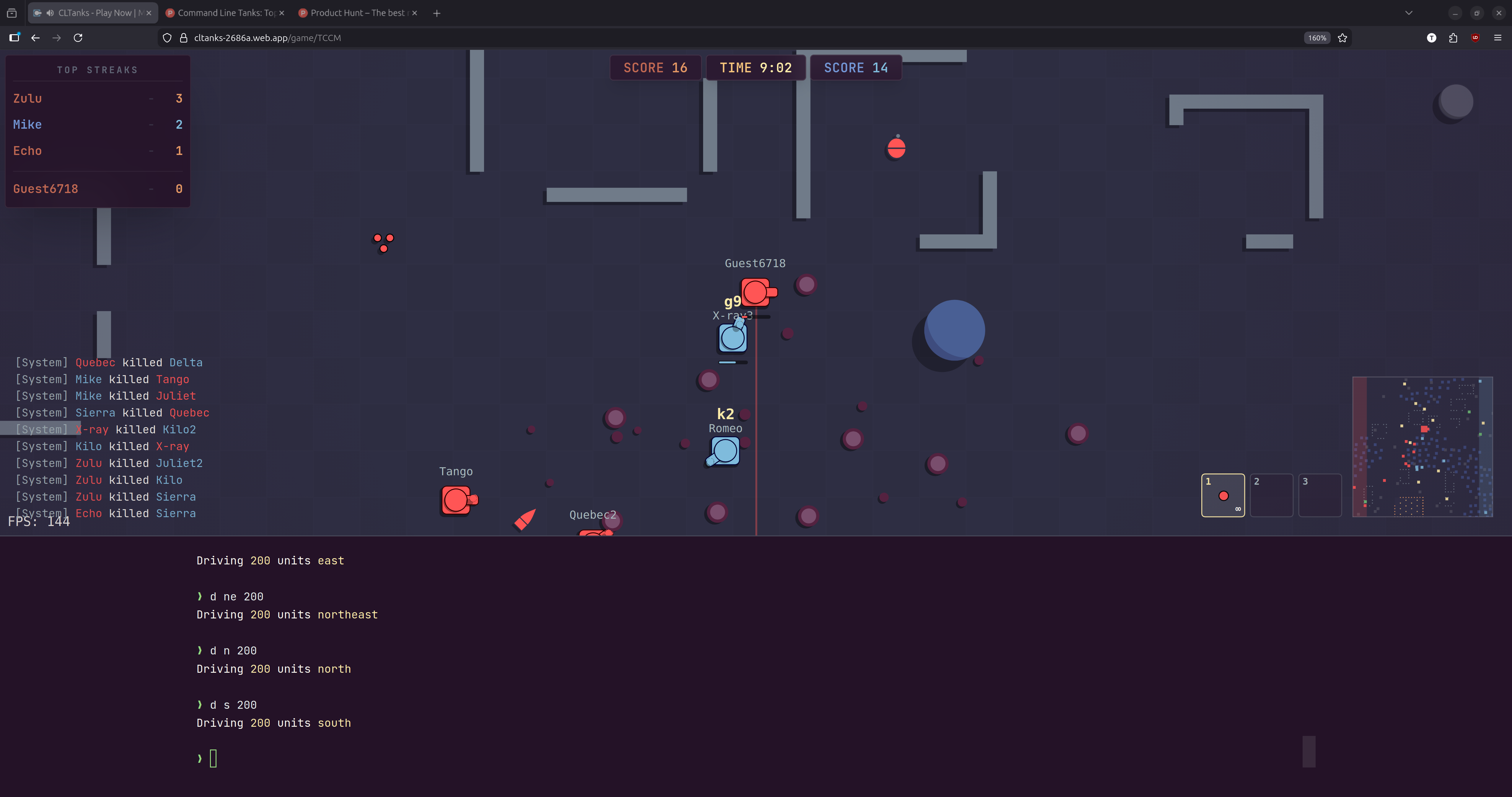
Task: Mute the CLTanks tab speaker icon
Action: point(49,12)
